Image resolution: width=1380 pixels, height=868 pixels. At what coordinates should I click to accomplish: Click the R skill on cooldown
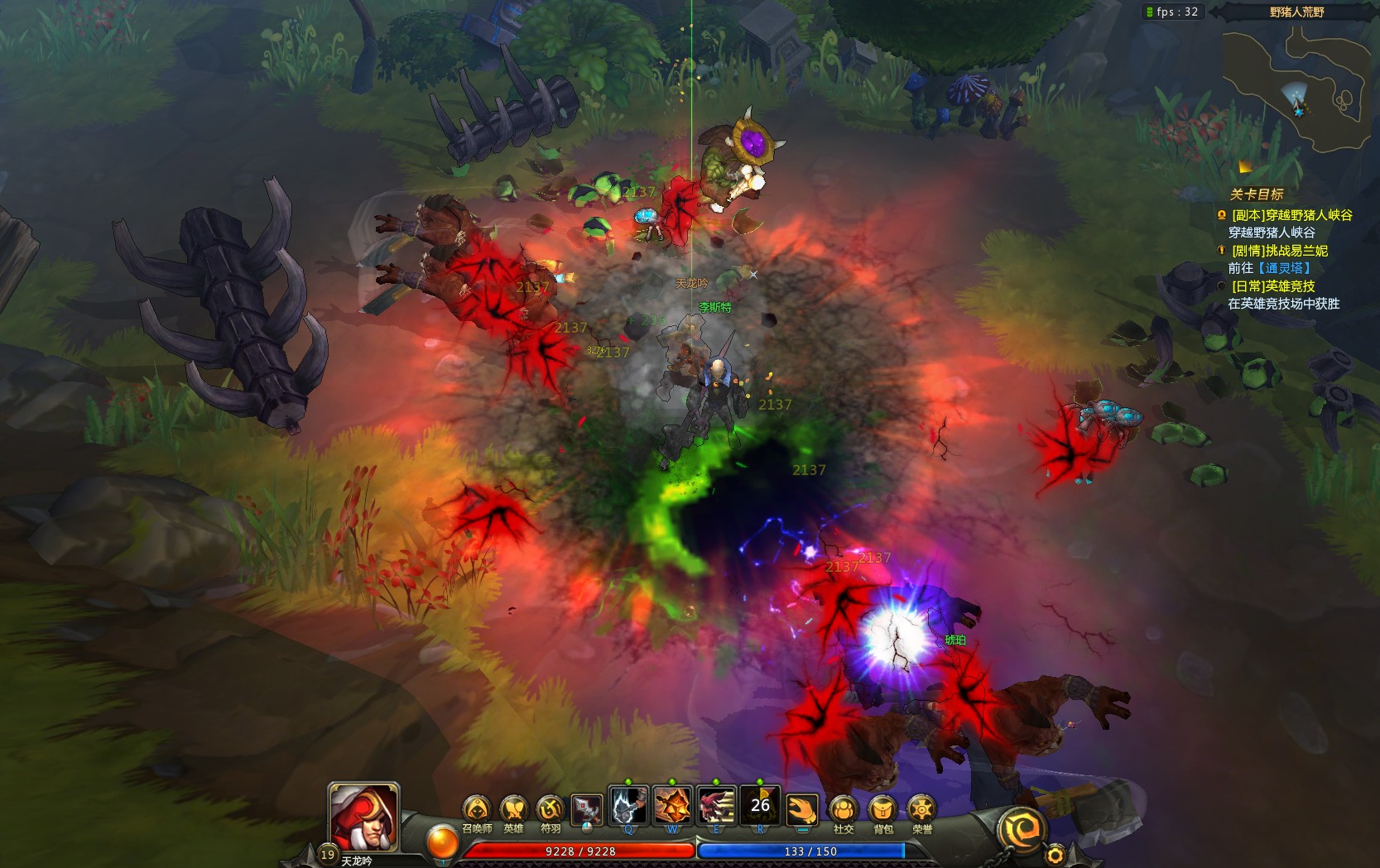760,805
